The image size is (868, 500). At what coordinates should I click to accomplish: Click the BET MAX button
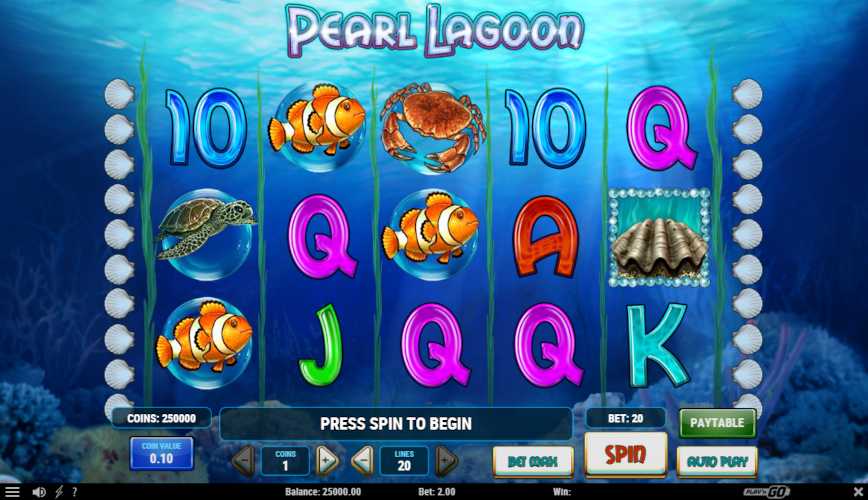(533, 461)
